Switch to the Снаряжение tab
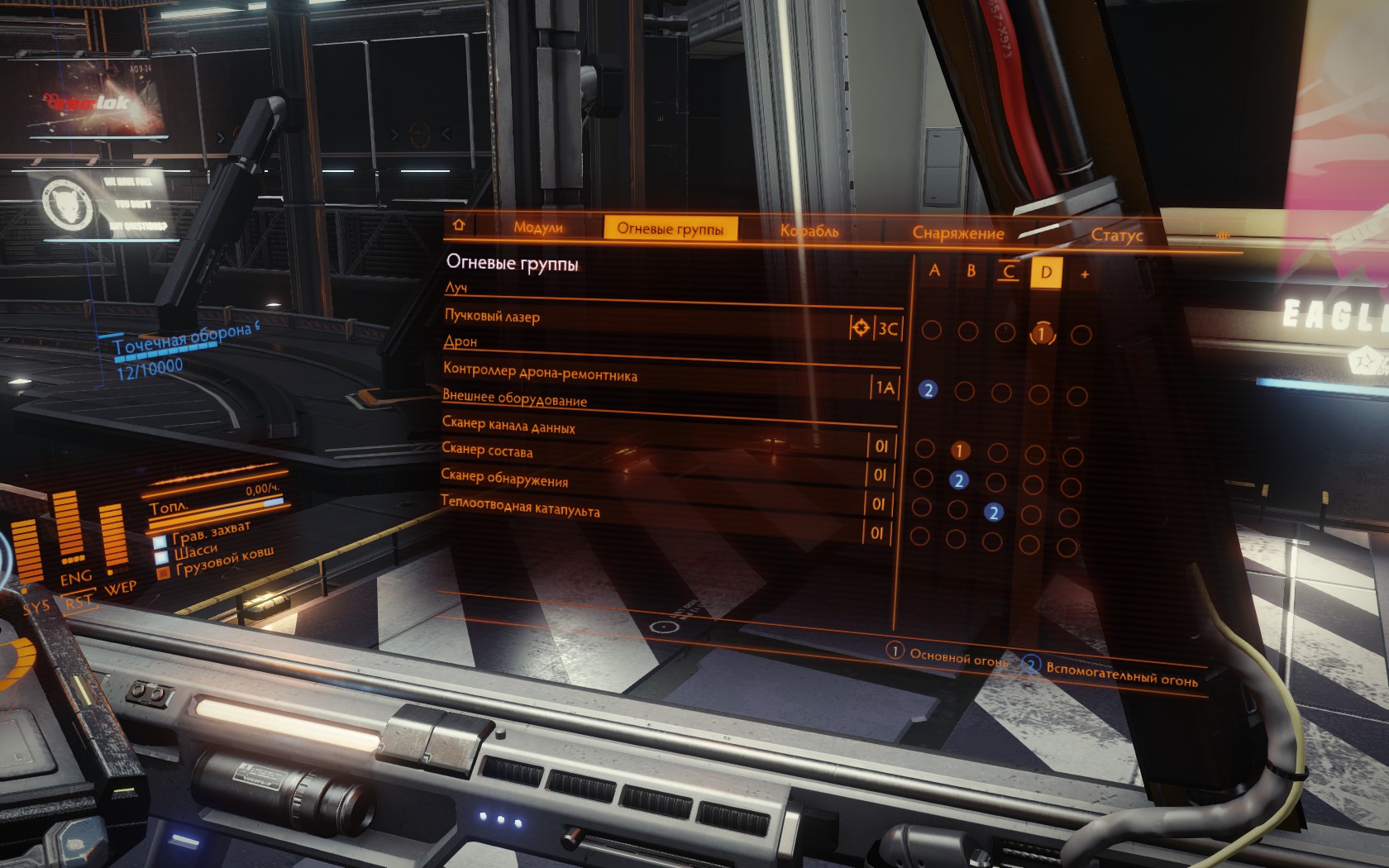The height and width of the screenshot is (868, 1389). [x=957, y=233]
